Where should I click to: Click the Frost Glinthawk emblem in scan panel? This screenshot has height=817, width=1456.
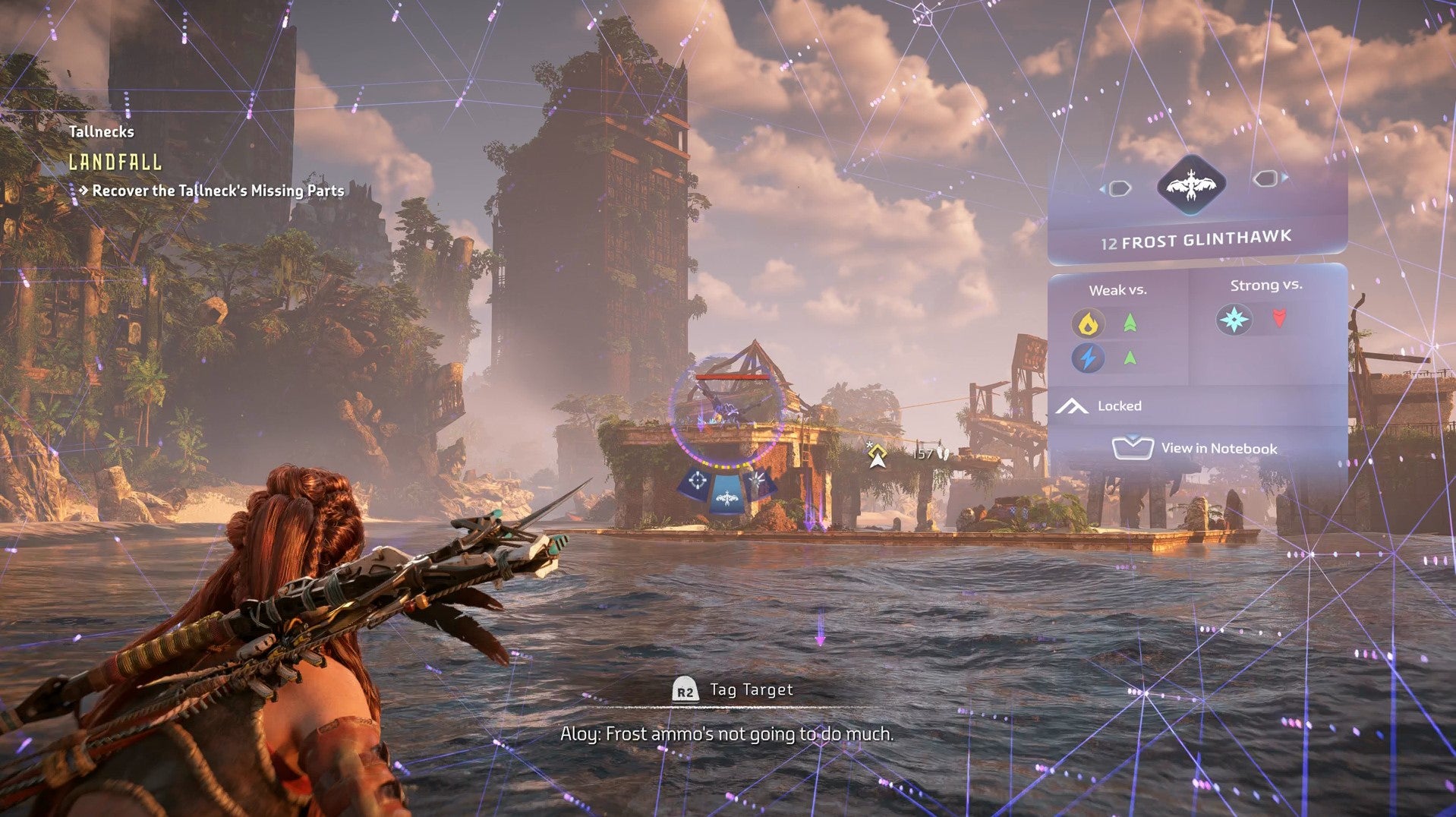(1191, 185)
